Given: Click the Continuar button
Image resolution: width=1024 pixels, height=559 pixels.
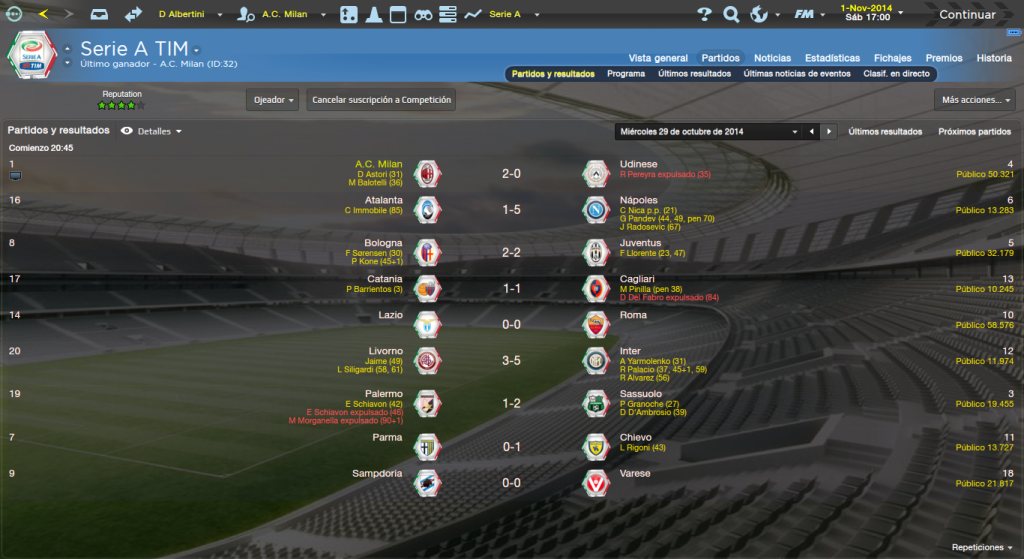Looking at the screenshot, I should pyautogui.click(x=966, y=15).
